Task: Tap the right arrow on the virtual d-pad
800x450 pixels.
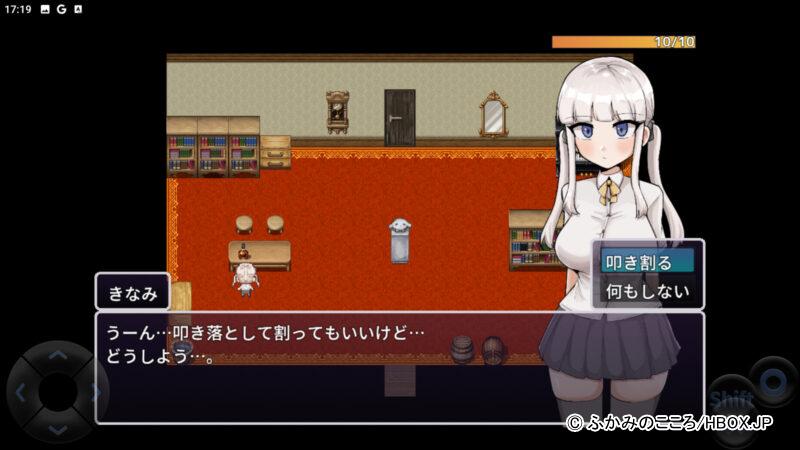Action: point(94,392)
